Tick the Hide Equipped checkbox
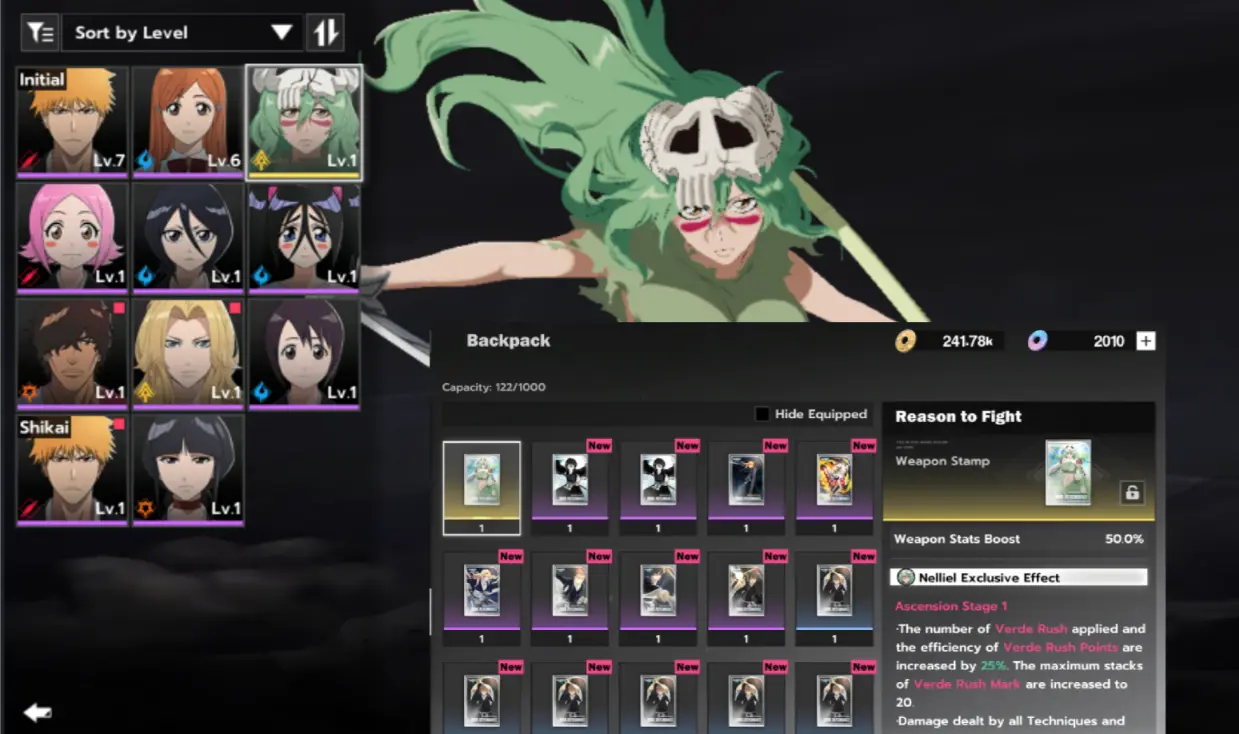The width and height of the screenshot is (1239, 734). 763,414
